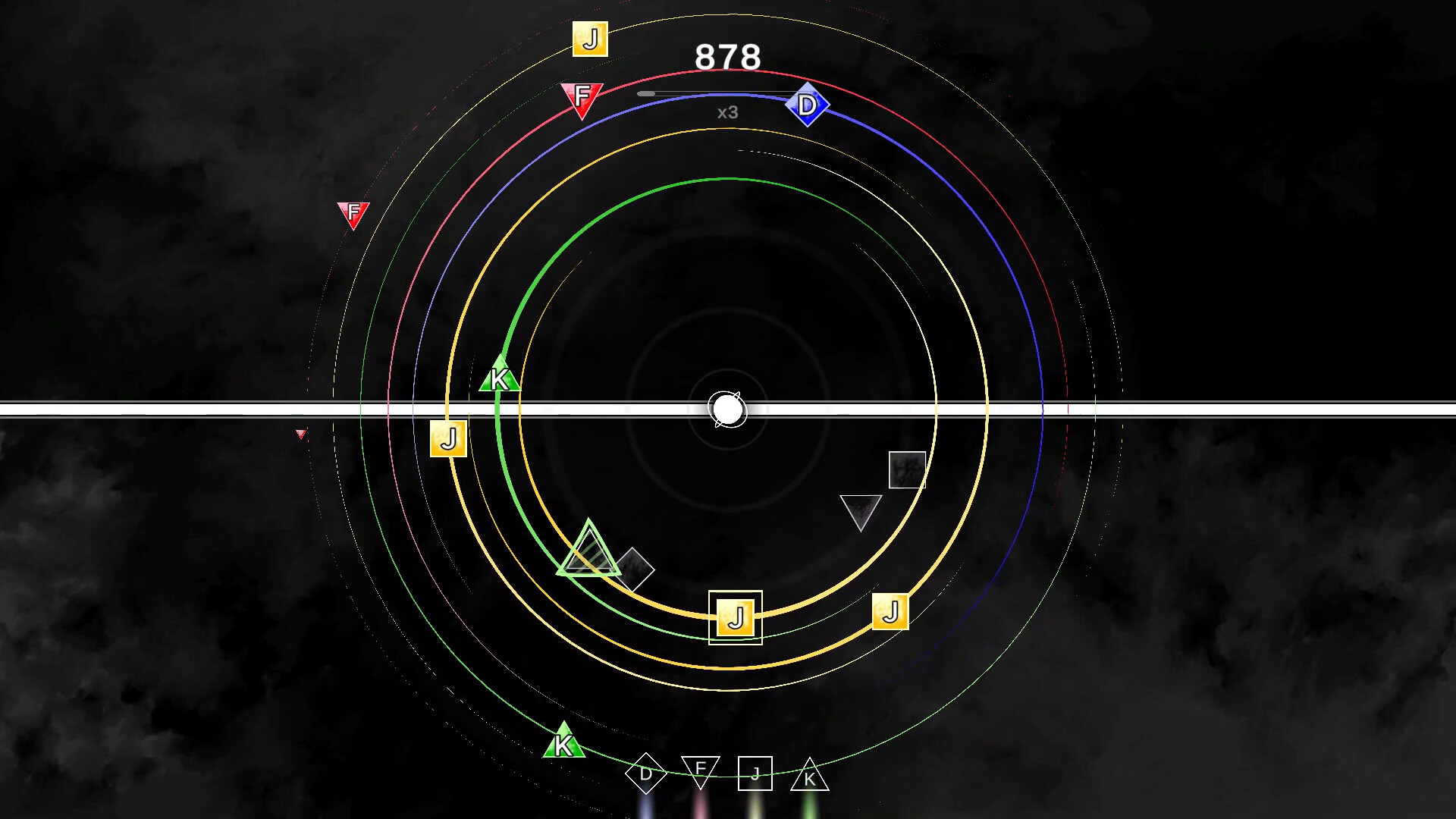This screenshot has height=819, width=1456.
Task: Click the faded gray square marker on the right
Action: (x=906, y=471)
